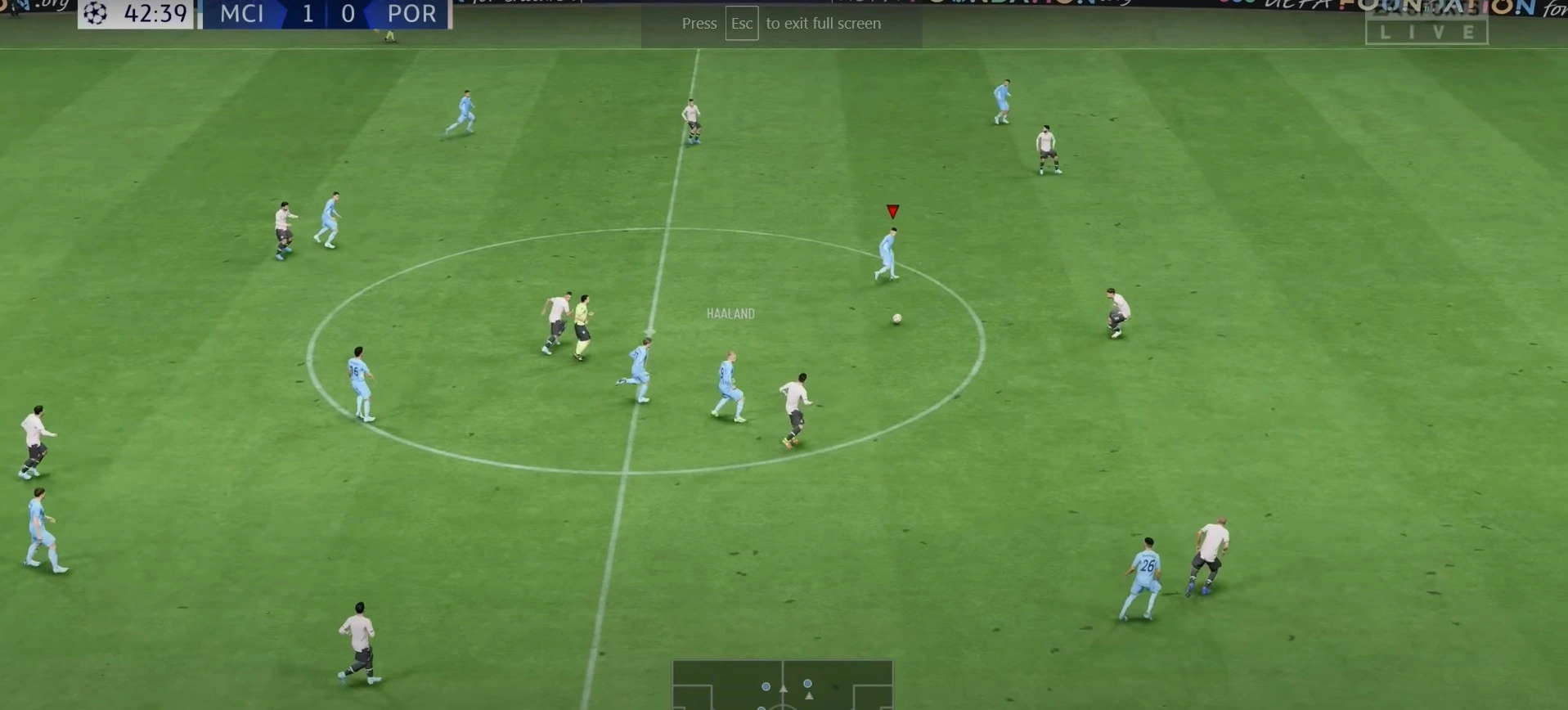Click the LIVE indicator overlay
Image resolution: width=1568 pixels, height=710 pixels.
pos(1428,31)
